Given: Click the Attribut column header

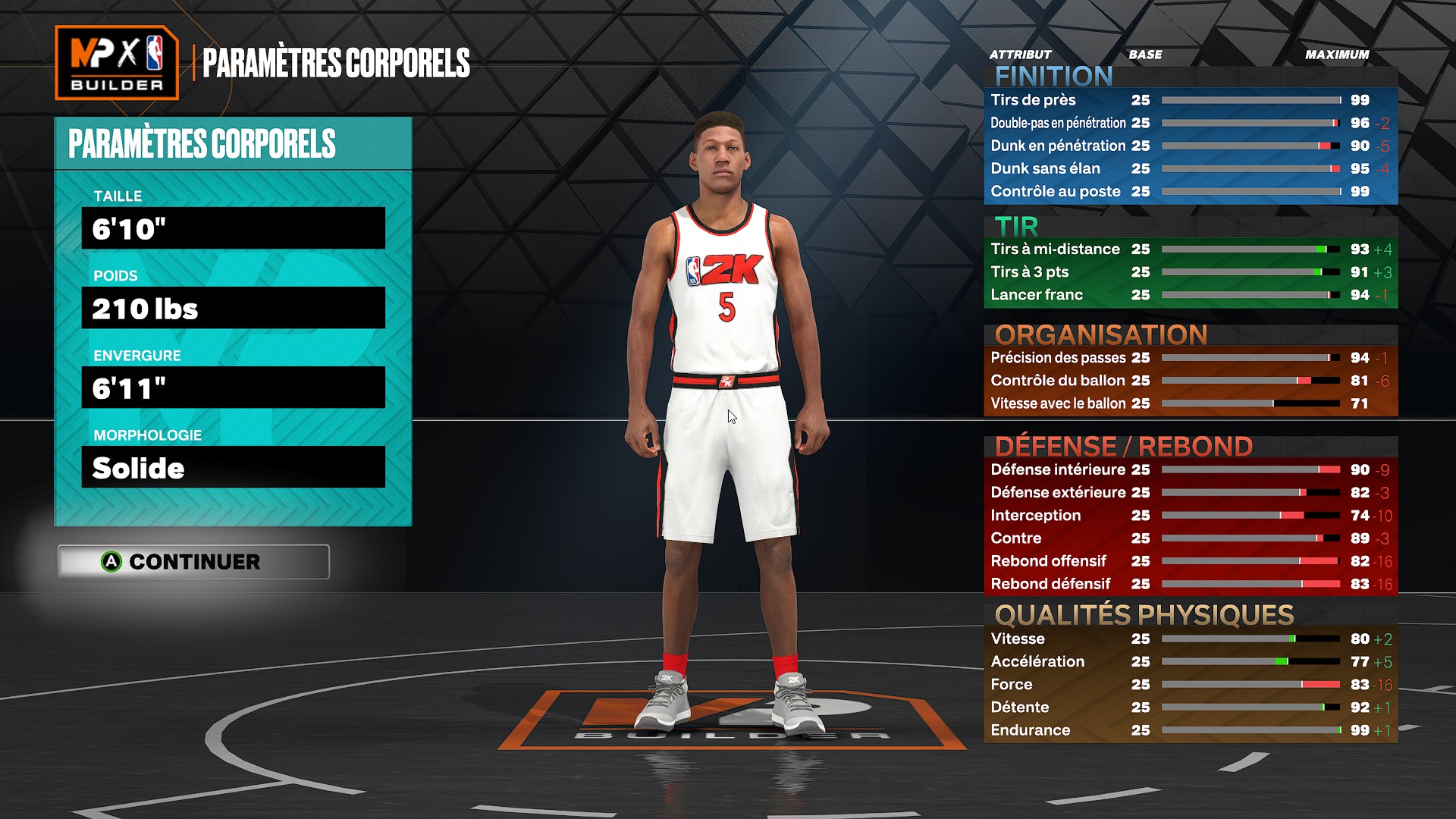Looking at the screenshot, I should pos(1019,55).
